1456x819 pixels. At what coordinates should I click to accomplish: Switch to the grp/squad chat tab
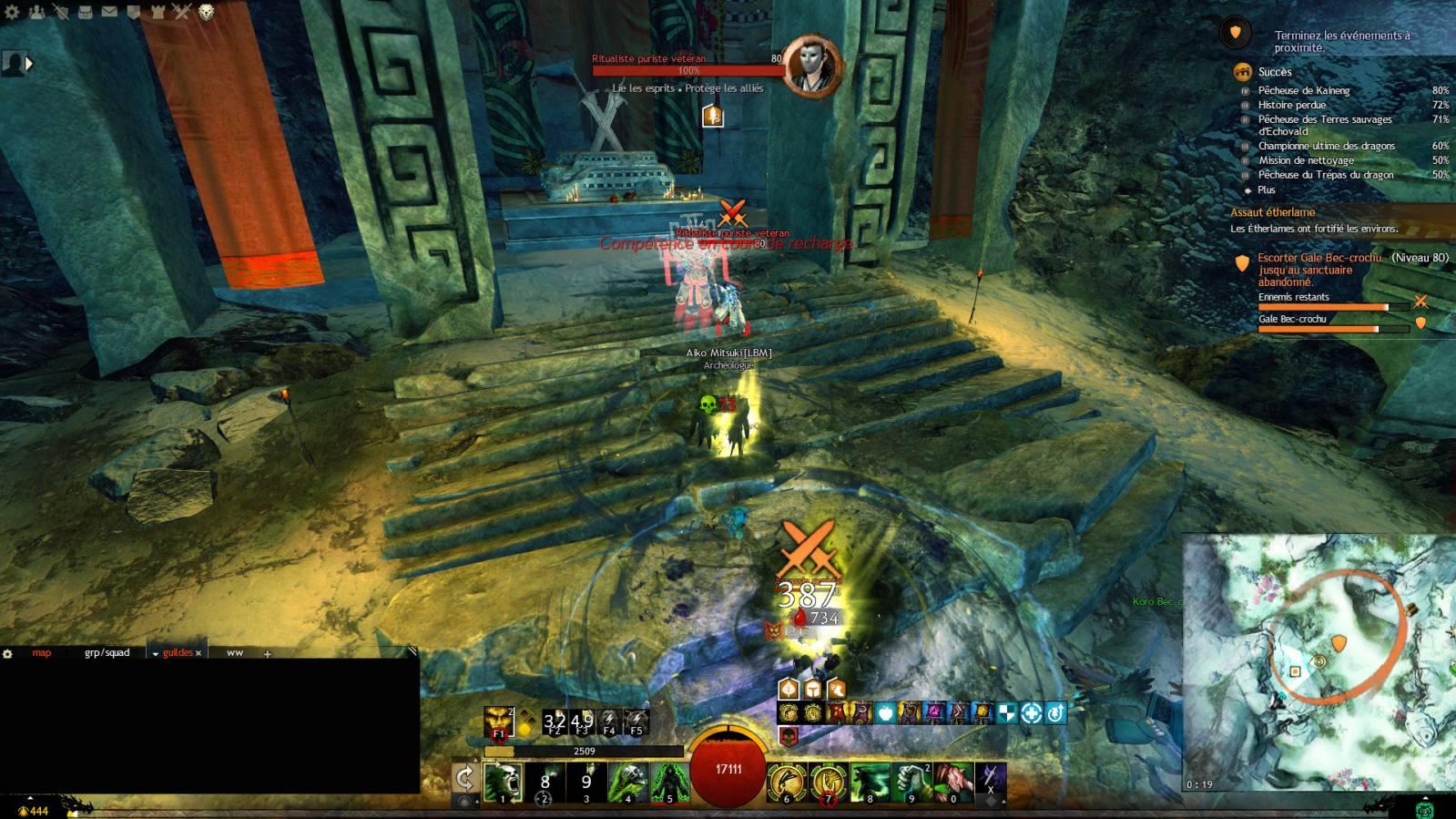[107, 652]
